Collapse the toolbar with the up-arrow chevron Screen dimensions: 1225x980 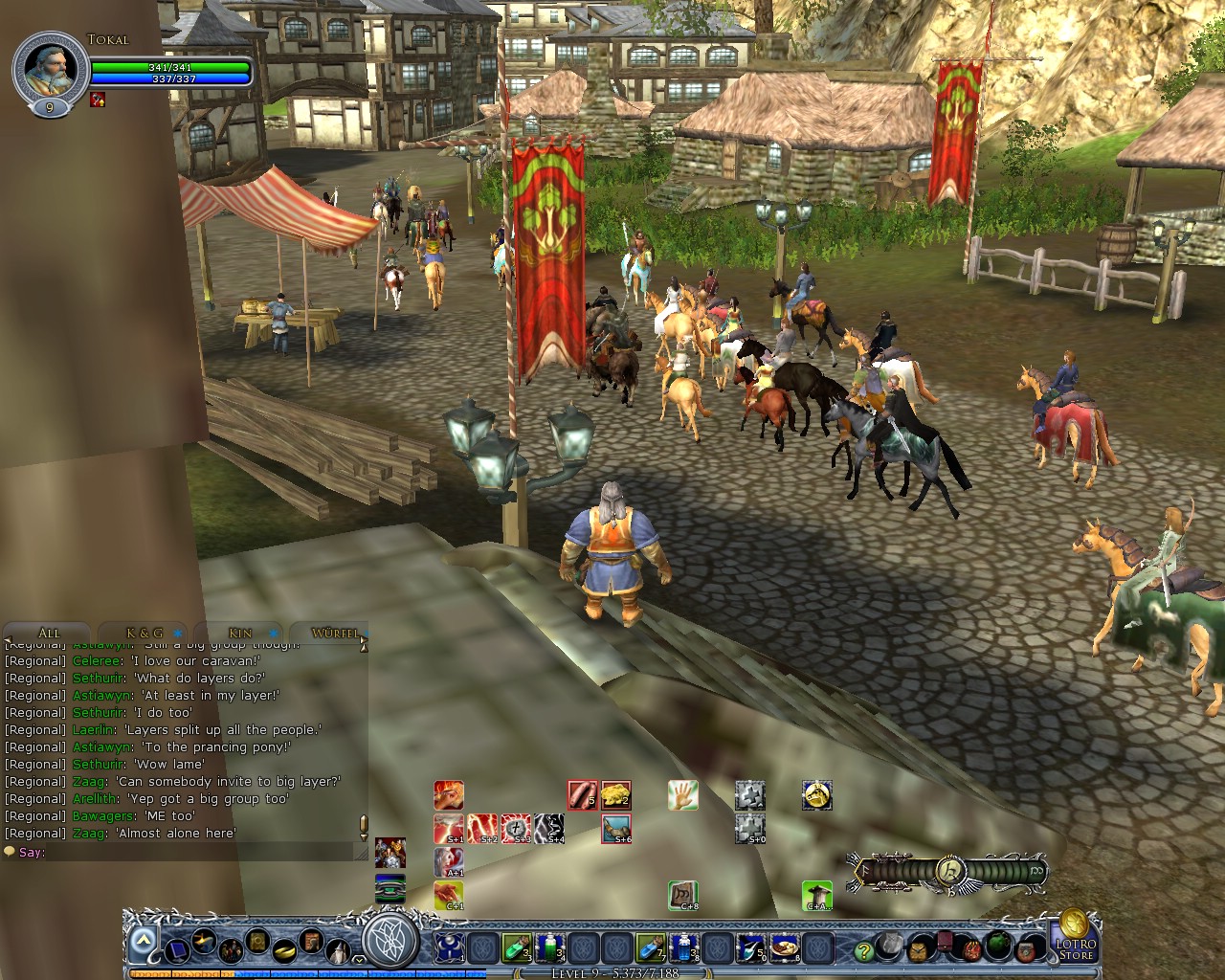tap(142, 941)
